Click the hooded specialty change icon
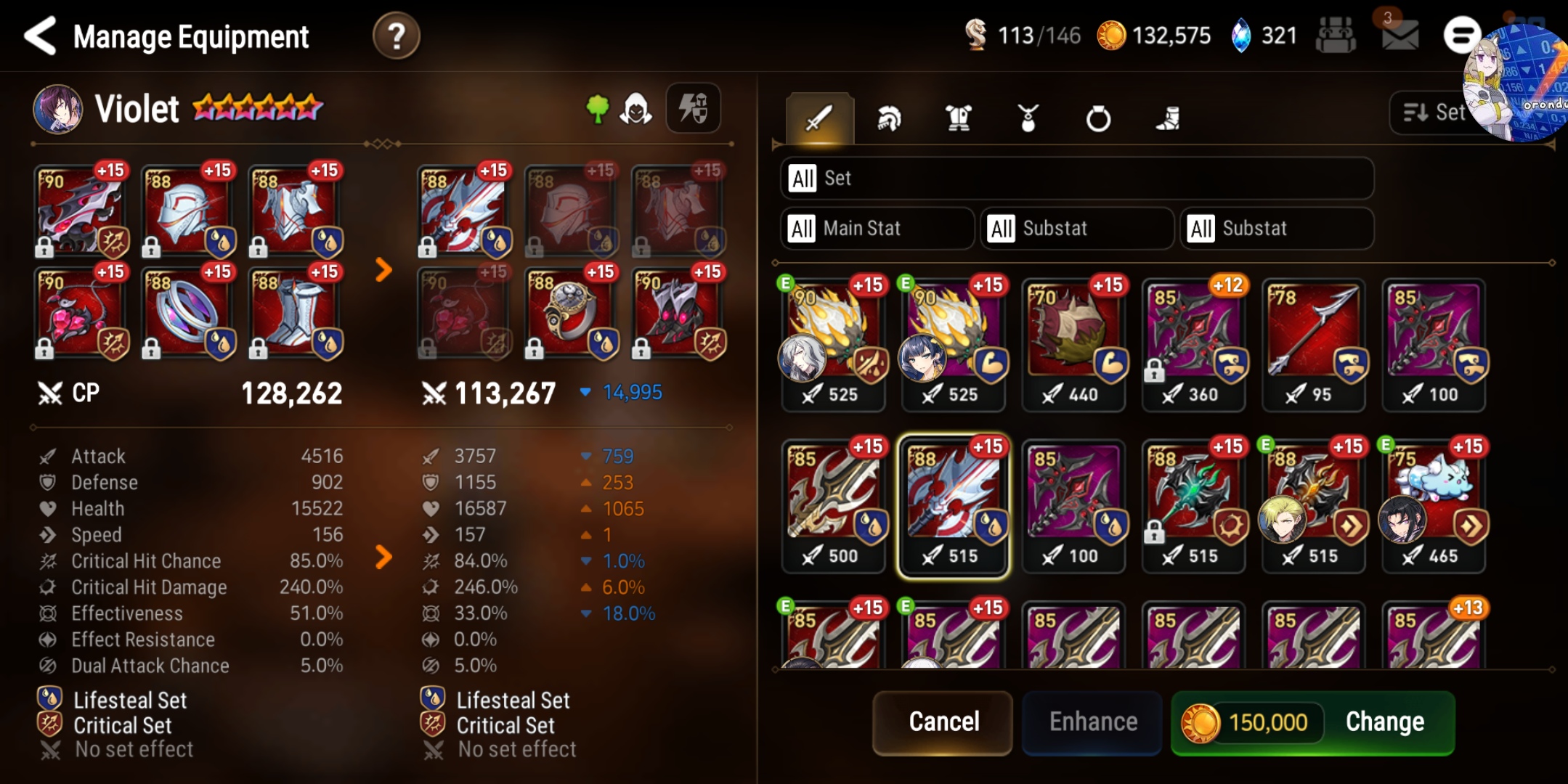The width and height of the screenshot is (1568, 784). 636,107
